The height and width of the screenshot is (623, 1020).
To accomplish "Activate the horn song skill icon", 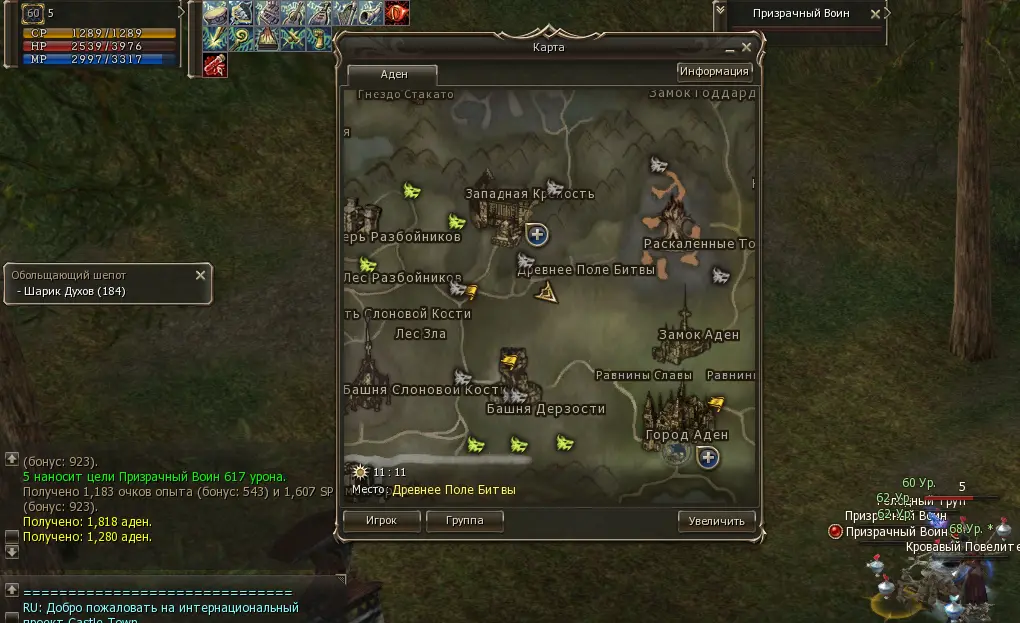I will point(371,13).
